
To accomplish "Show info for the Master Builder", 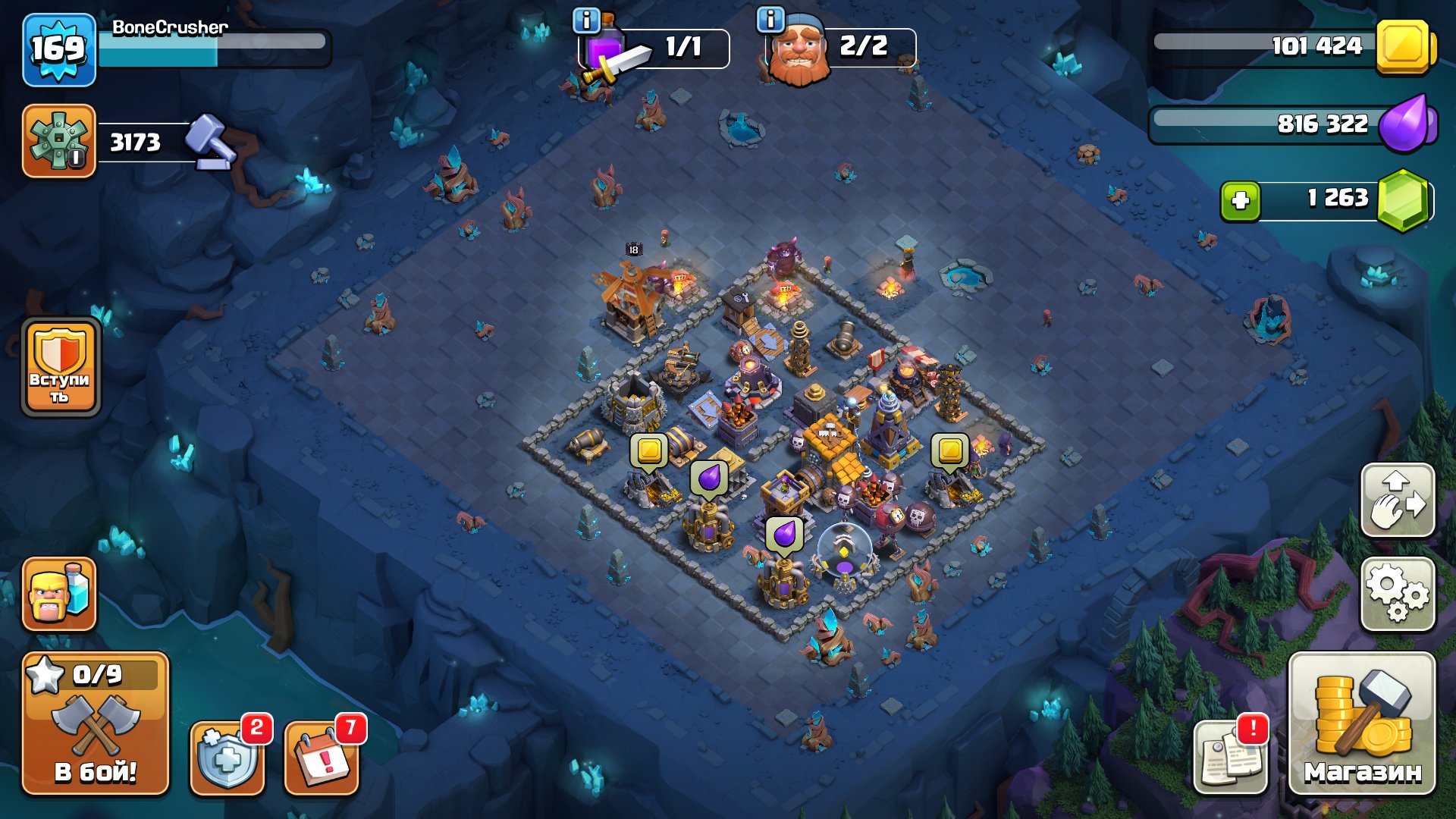I will pyautogui.click(x=771, y=20).
